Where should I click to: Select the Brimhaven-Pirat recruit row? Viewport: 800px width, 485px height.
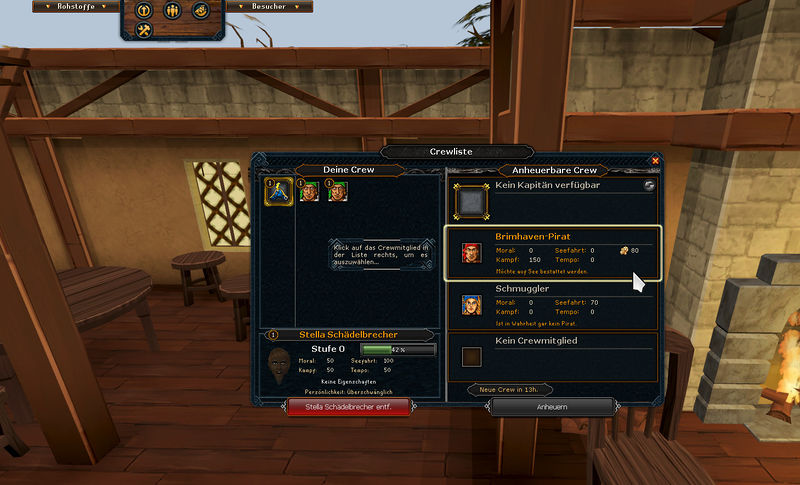pyautogui.click(x=552, y=254)
